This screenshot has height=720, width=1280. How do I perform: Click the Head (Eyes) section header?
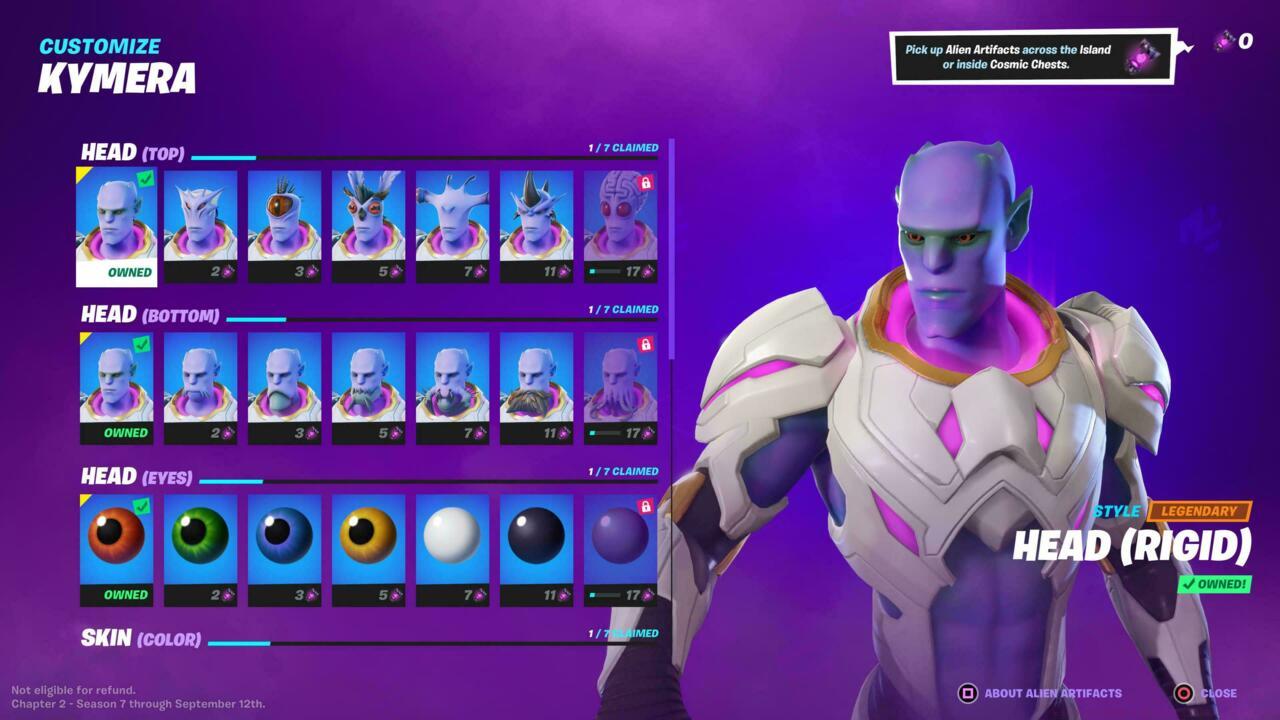pos(136,476)
